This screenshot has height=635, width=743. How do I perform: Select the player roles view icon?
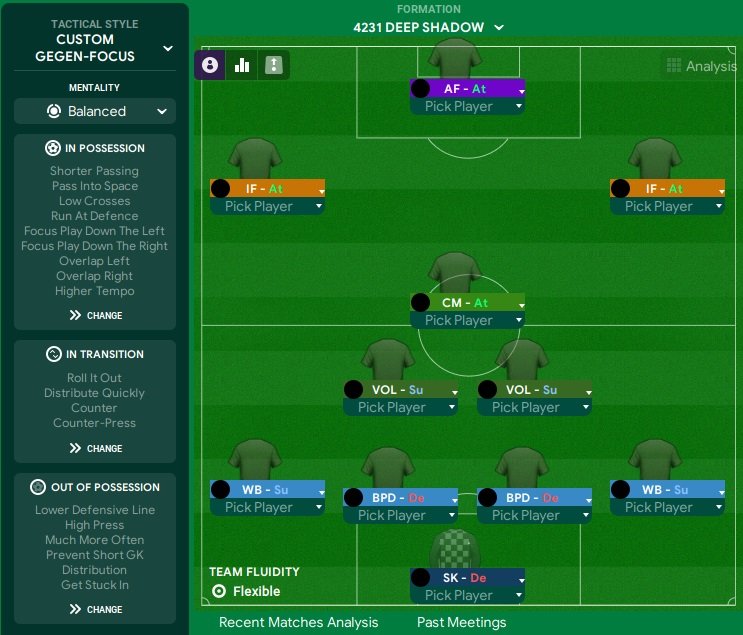210,66
